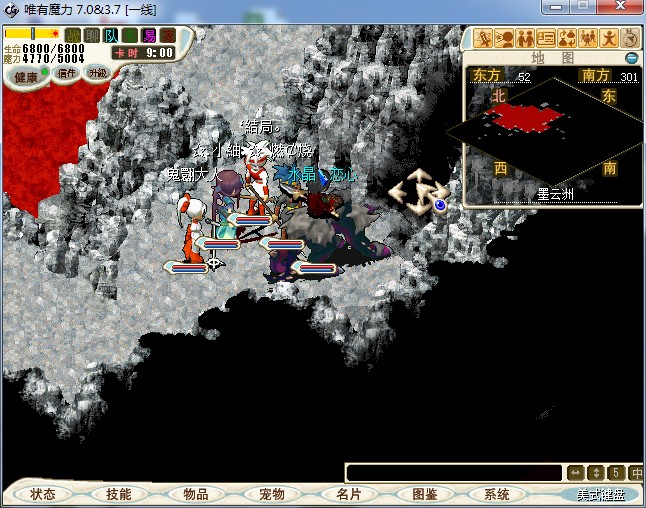This screenshot has width=646, height=508.
Task: Toggle the 易 trade mode icon
Action: [149, 35]
